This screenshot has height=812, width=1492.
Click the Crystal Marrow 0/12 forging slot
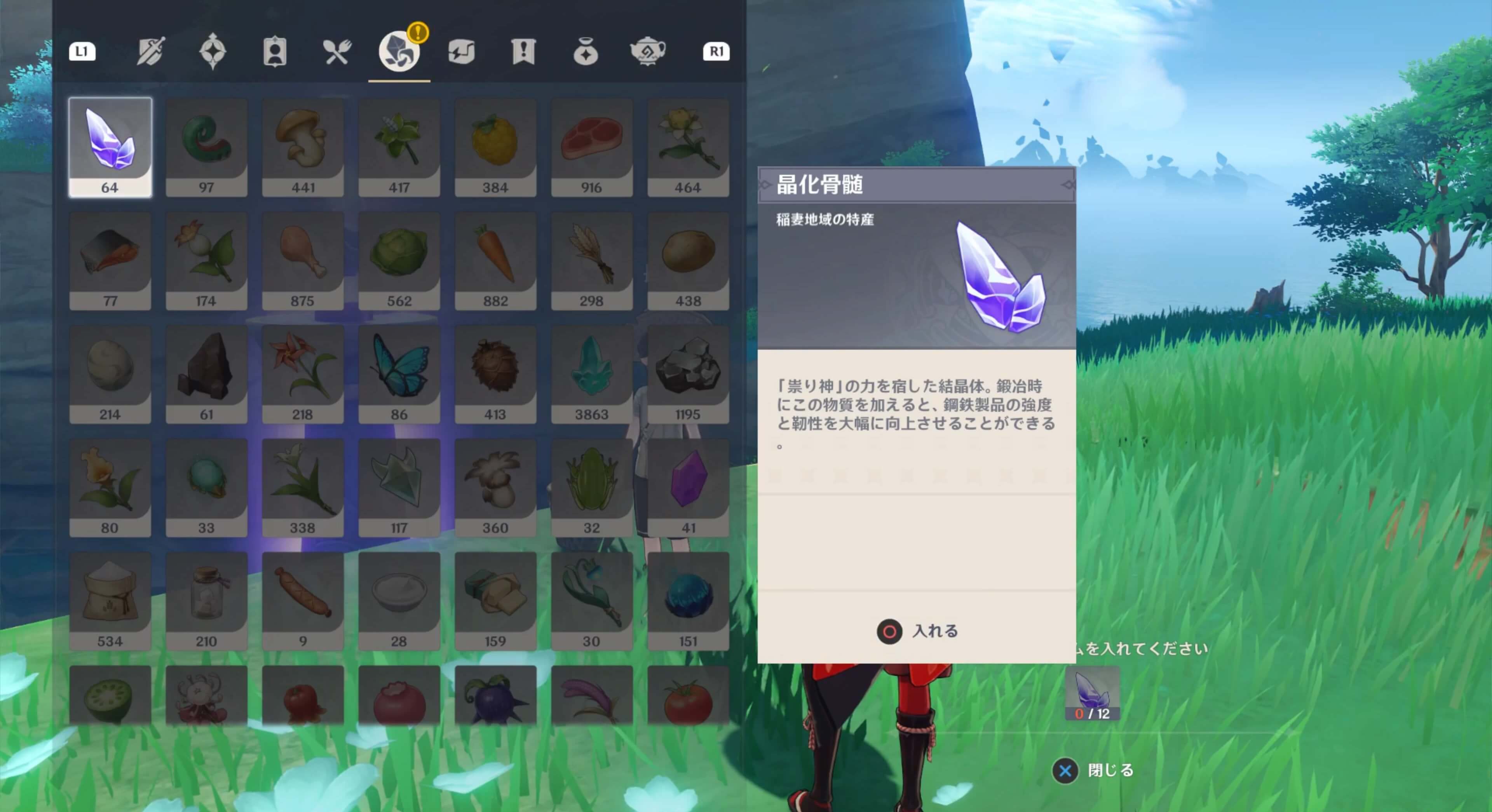tap(1092, 694)
